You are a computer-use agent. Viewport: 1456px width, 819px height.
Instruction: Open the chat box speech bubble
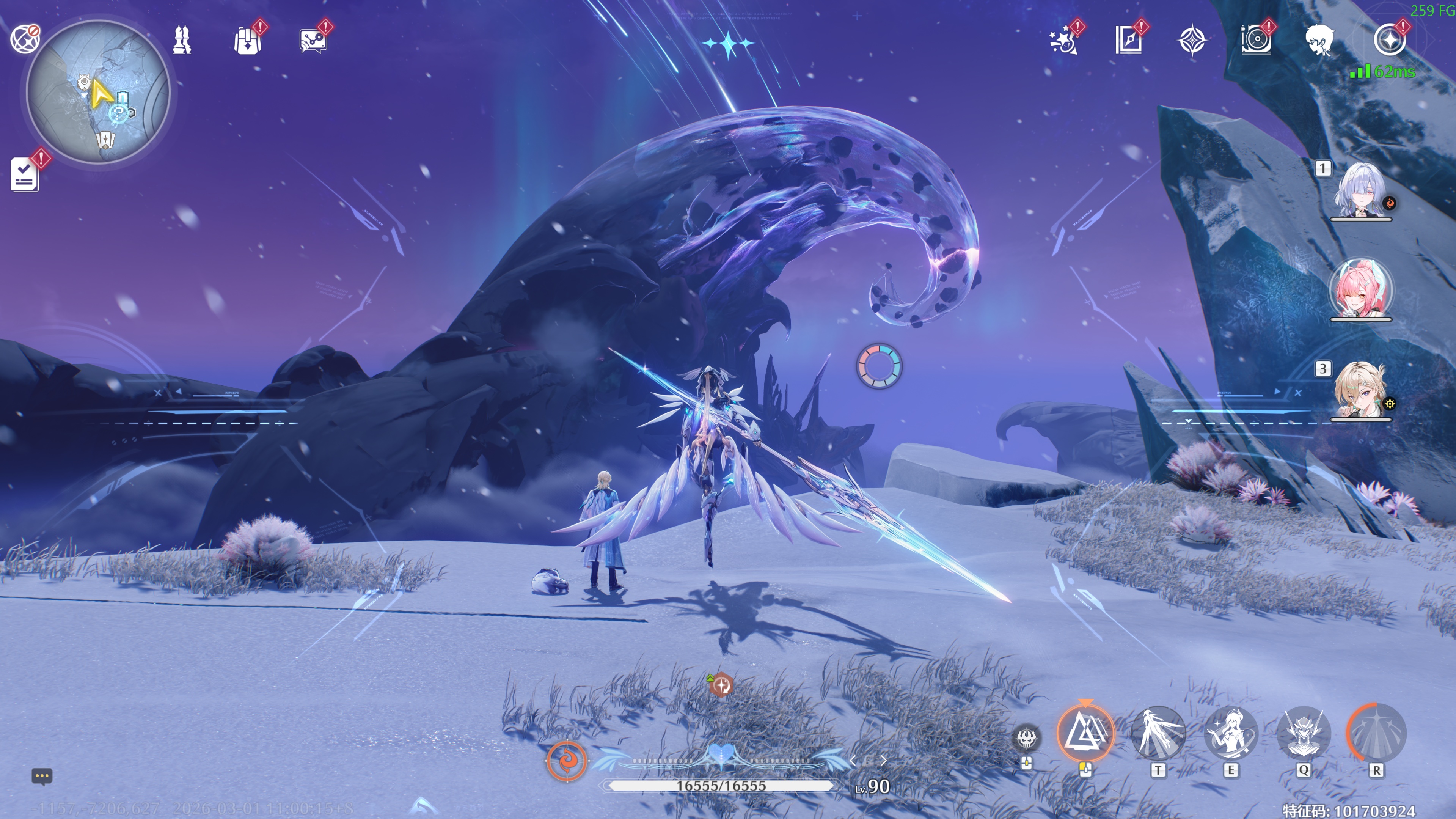coord(42,776)
